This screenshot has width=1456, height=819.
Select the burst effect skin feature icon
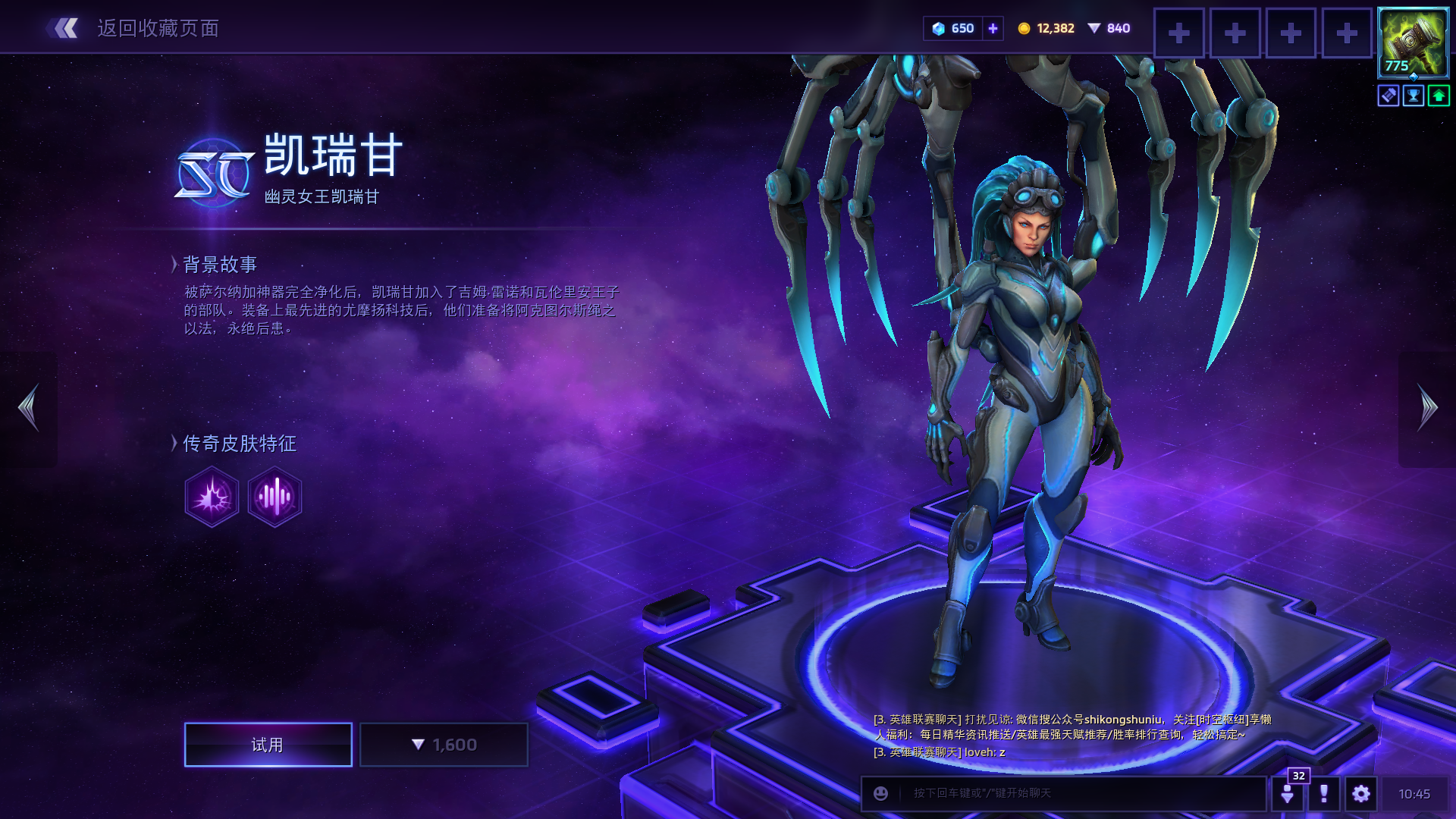(x=212, y=497)
